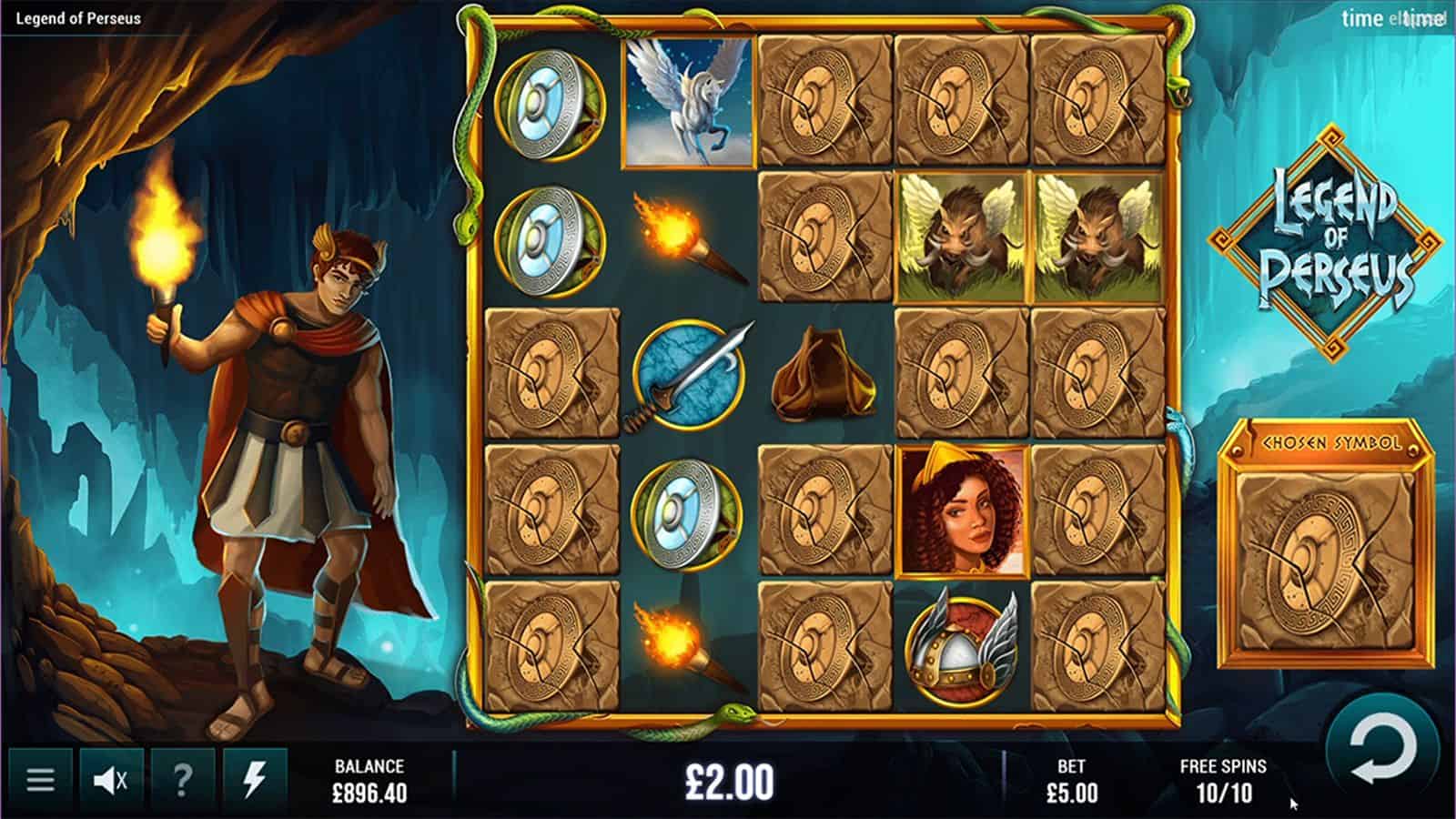1456x819 pixels.
Task: Open the hamburger menu
Action: (x=40, y=780)
